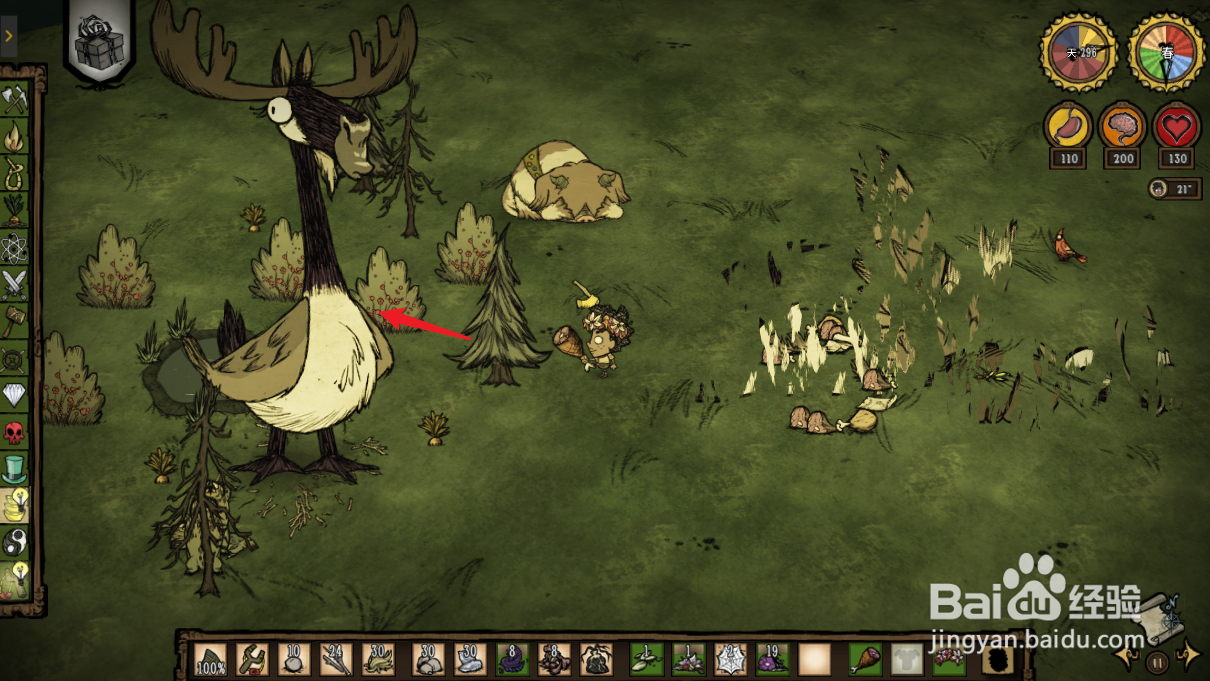The height and width of the screenshot is (681, 1210).
Task: Select the slingshot inventory slot
Action: click(x=252, y=660)
